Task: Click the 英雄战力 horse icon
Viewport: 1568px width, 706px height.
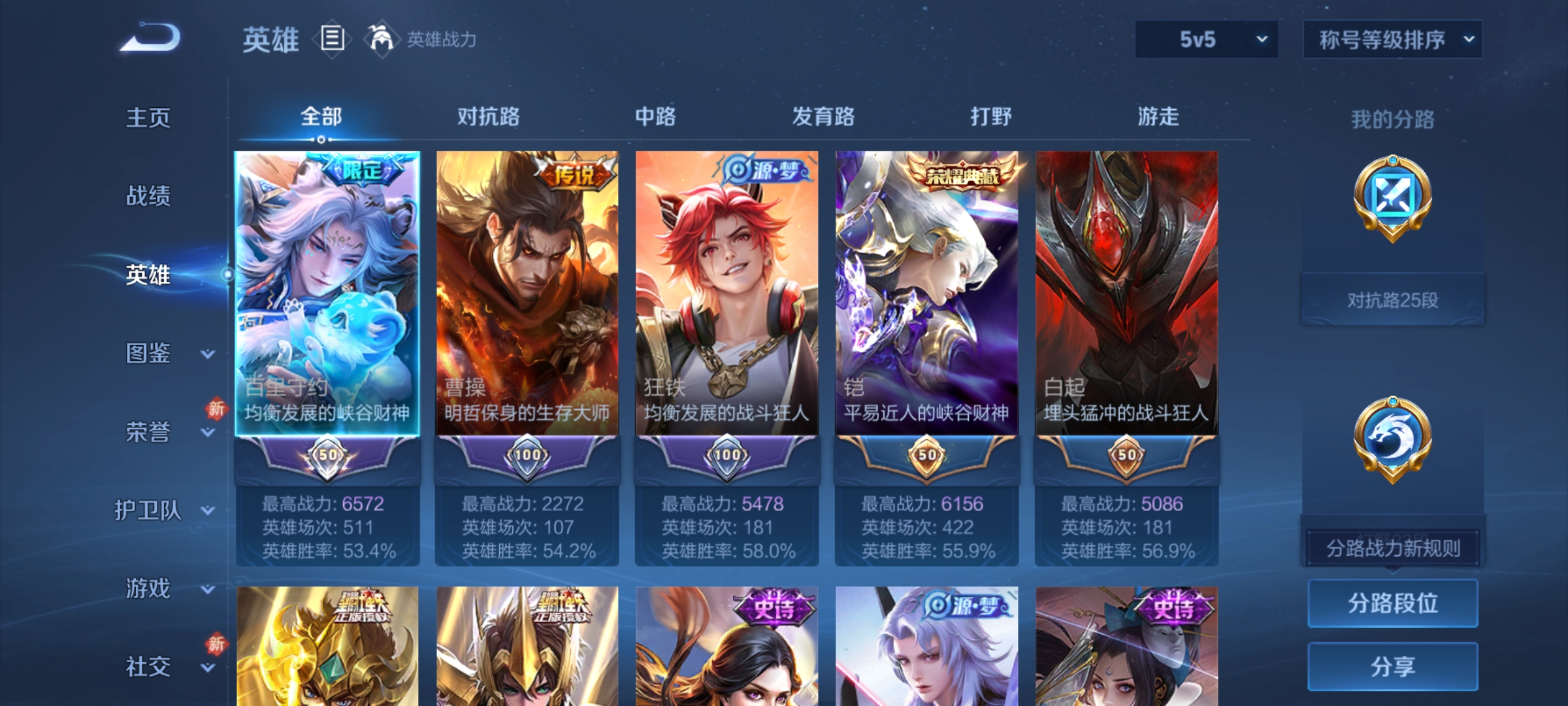Action: (x=380, y=39)
